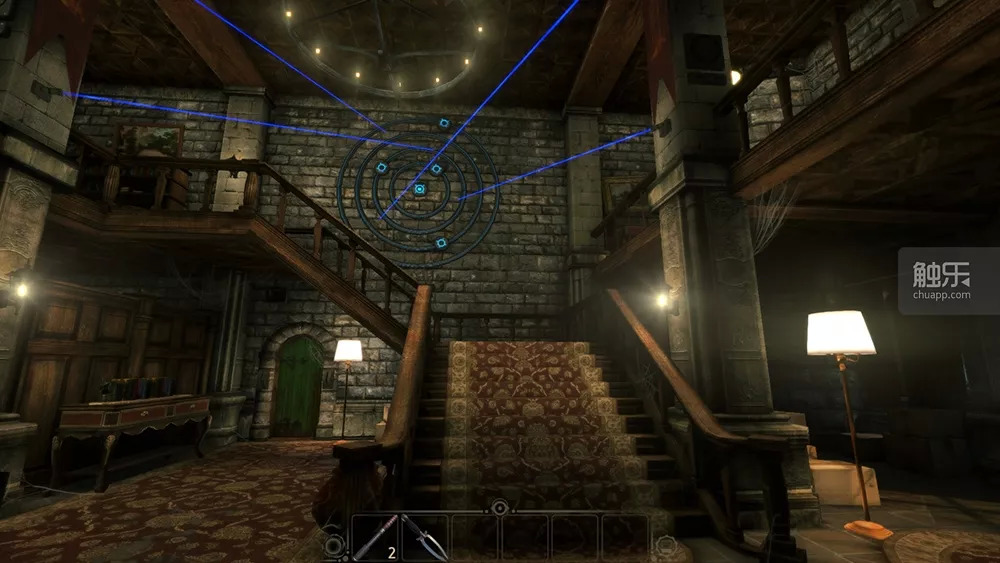The width and height of the screenshot is (1000, 563).
Task: Select the dagger in the inventory bar
Action: (425, 538)
